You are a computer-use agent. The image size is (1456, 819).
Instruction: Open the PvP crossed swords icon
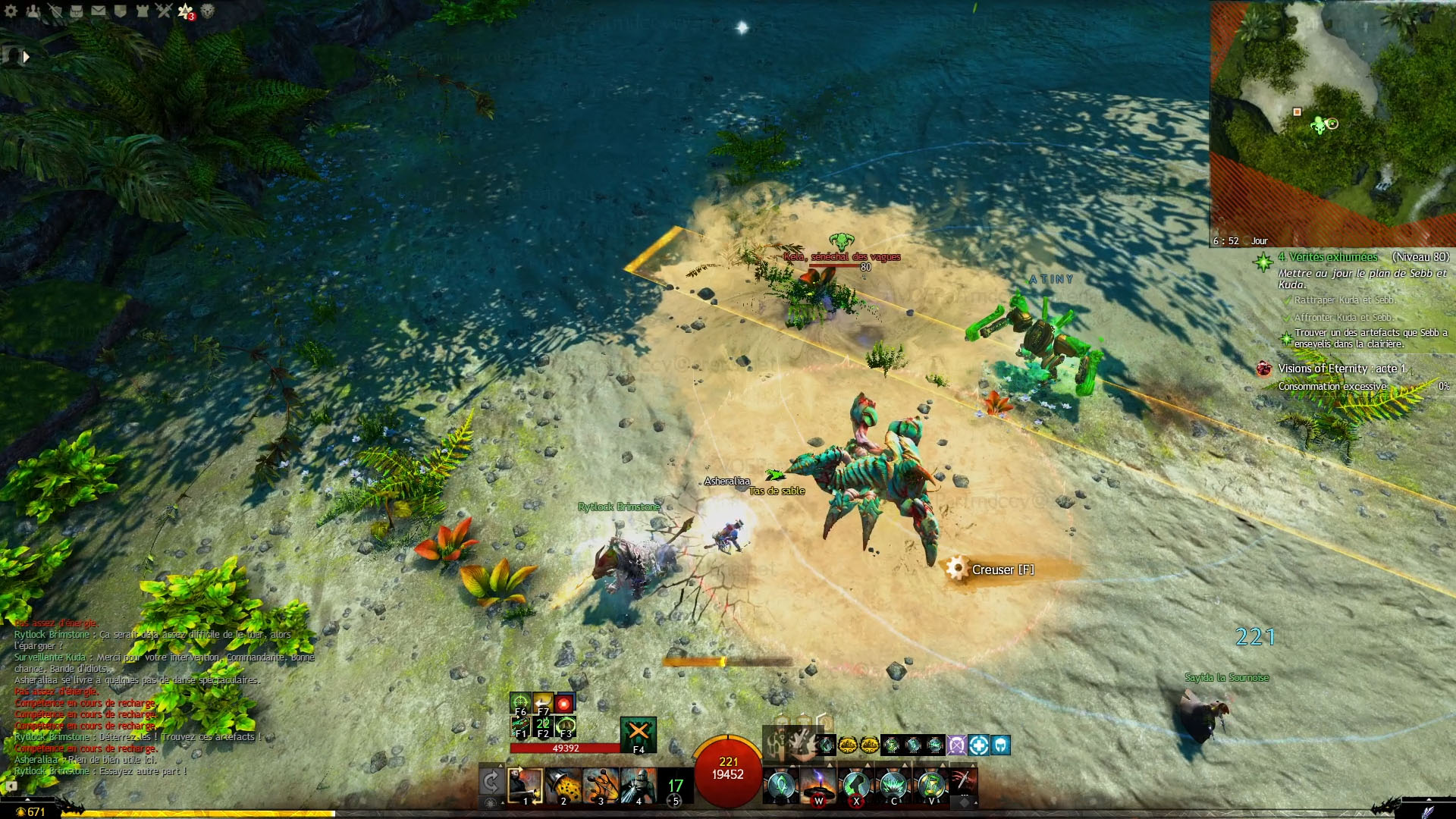[x=163, y=11]
